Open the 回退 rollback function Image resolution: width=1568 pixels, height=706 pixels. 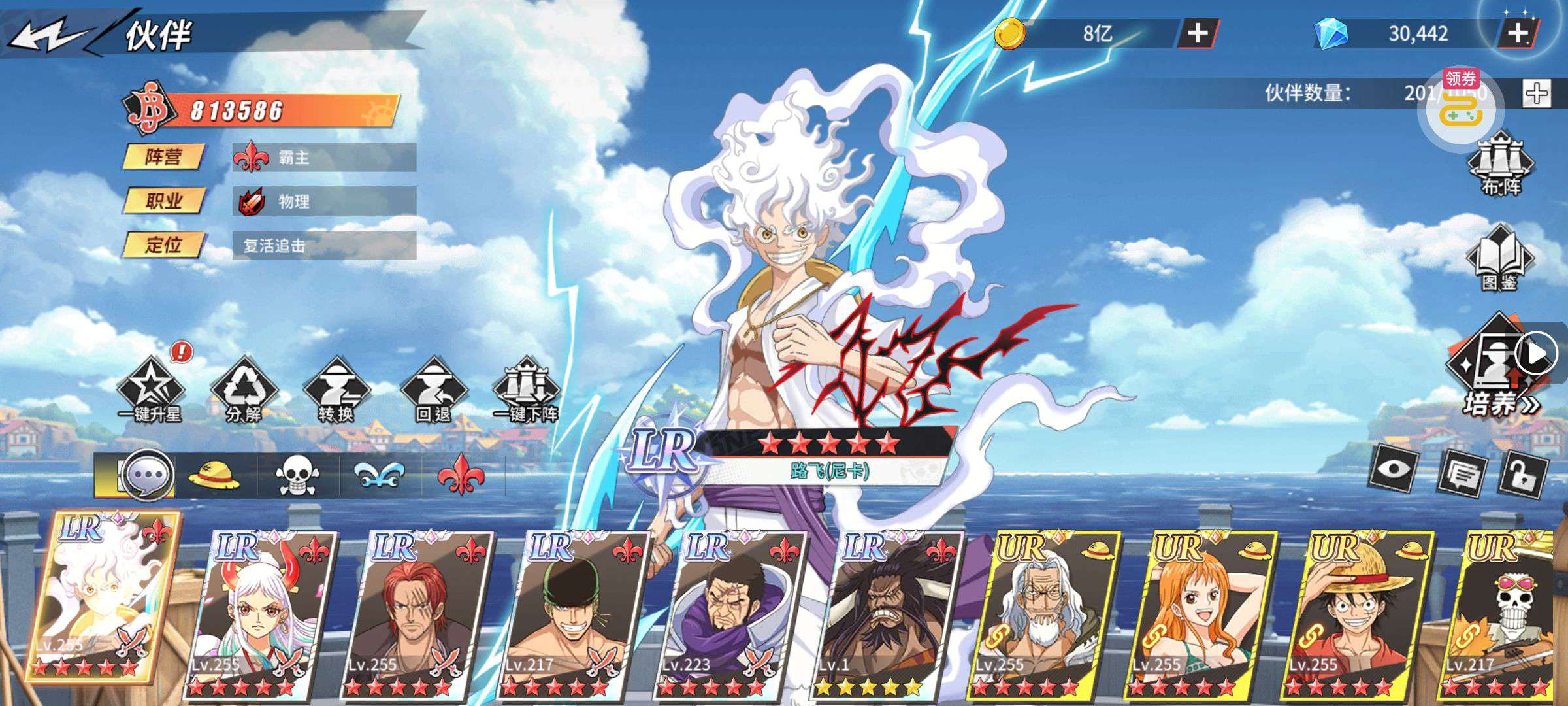coord(433,390)
